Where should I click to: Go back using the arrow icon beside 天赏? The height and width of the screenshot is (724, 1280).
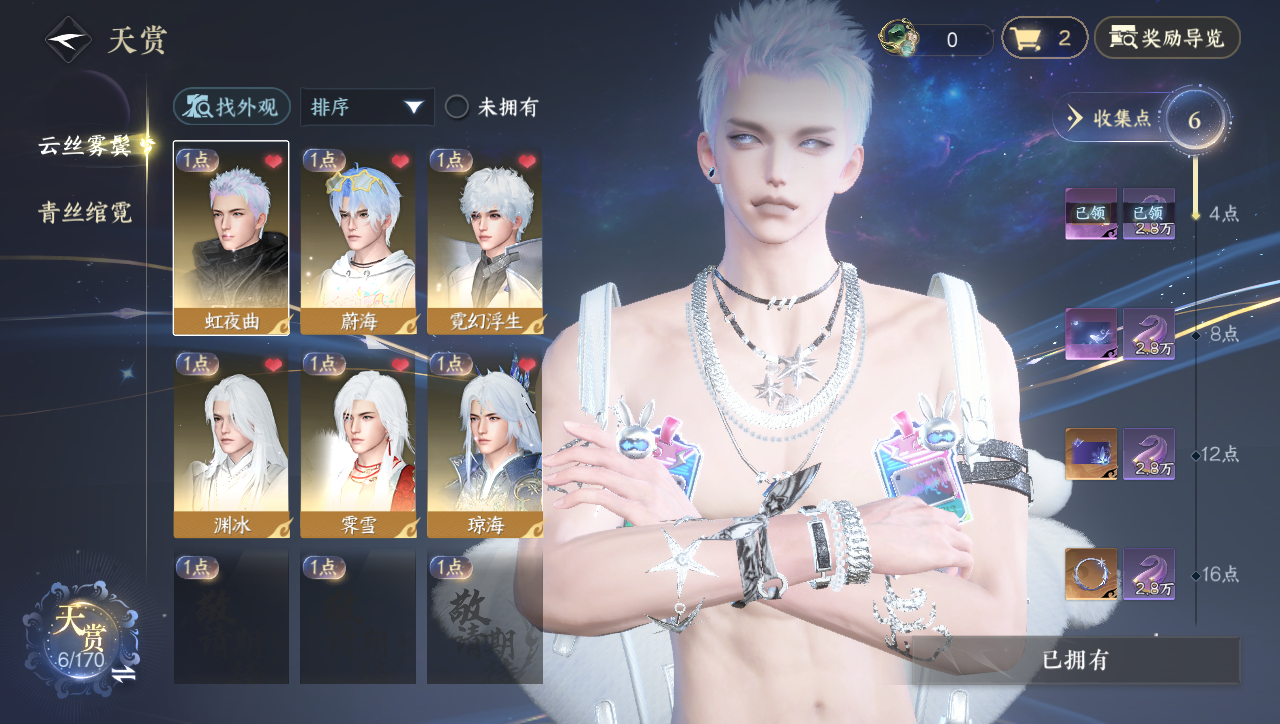tap(68, 40)
